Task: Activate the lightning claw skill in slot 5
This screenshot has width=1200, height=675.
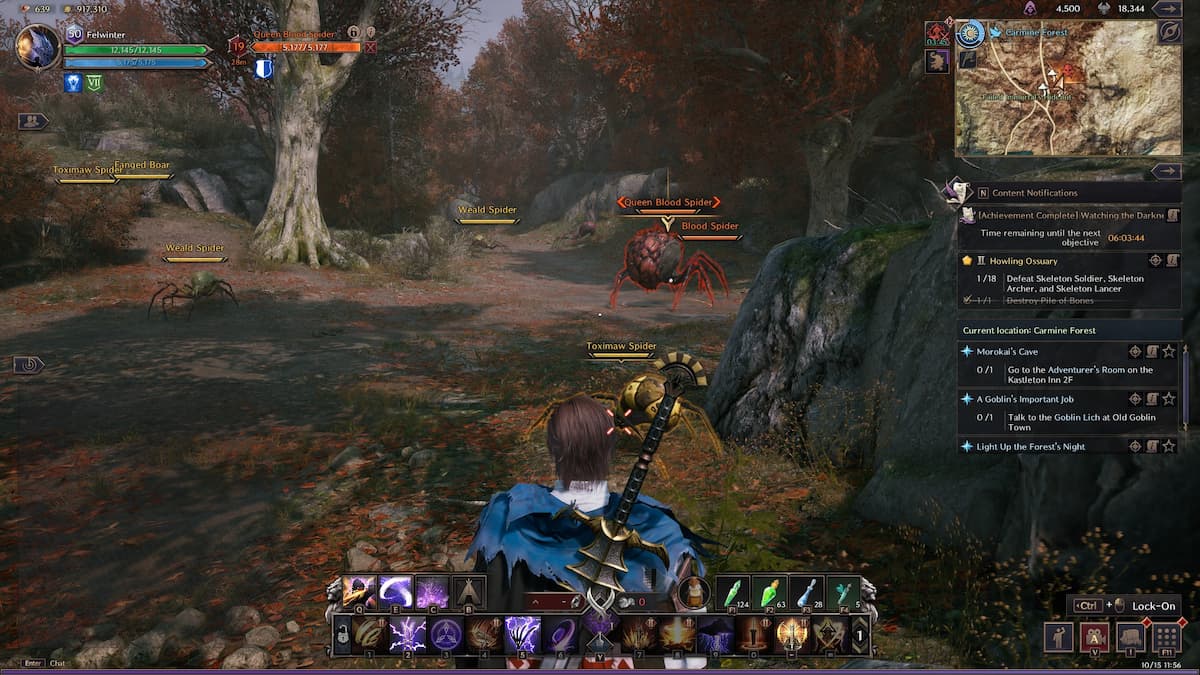Action: [x=522, y=635]
